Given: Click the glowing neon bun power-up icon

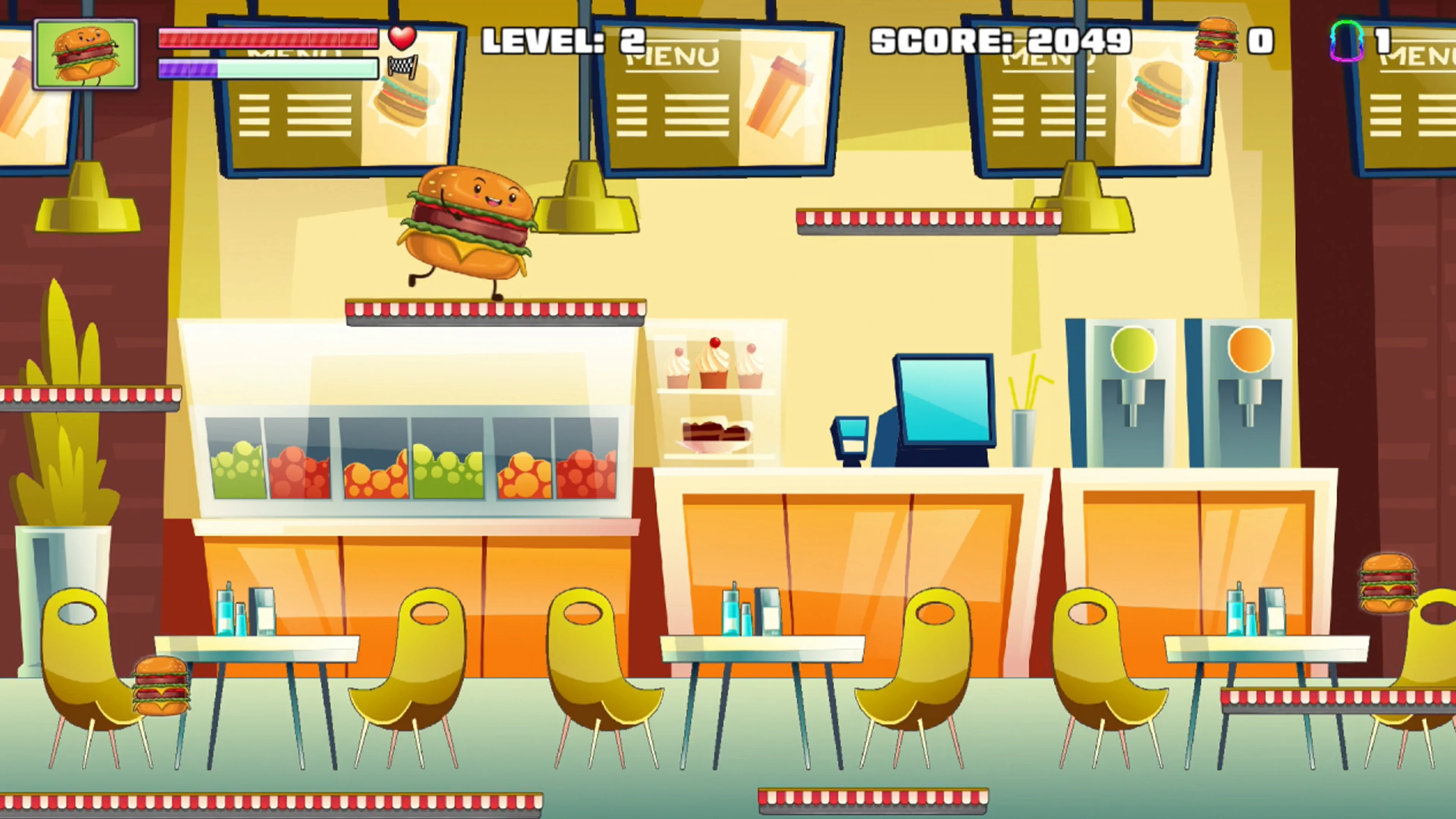Looking at the screenshot, I should pyautogui.click(x=1348, y=41).
